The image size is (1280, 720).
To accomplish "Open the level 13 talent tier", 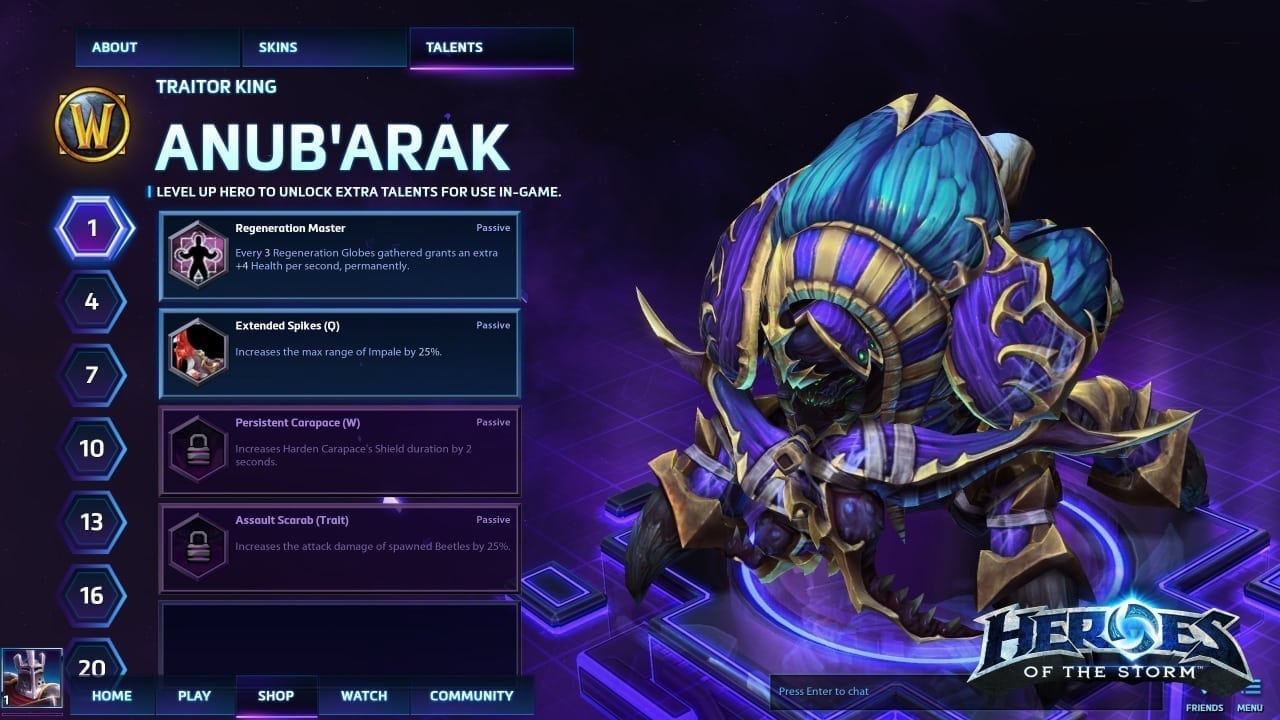I will coord(92,522).
